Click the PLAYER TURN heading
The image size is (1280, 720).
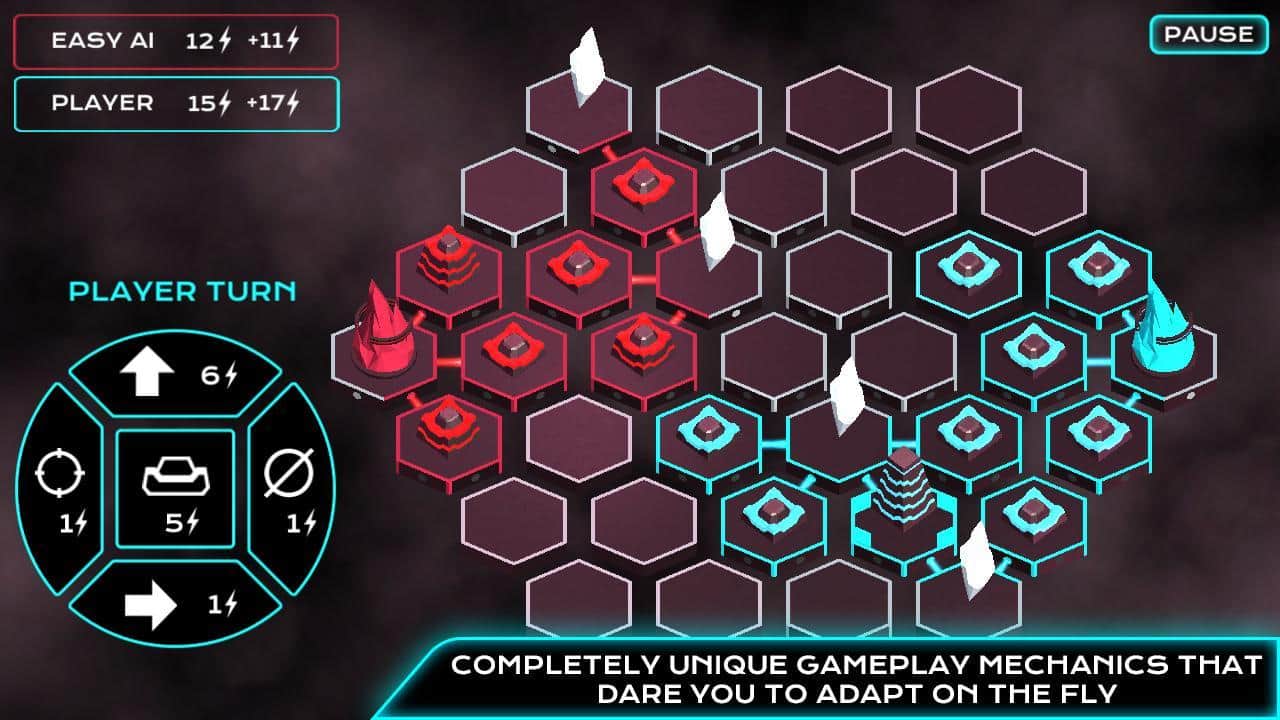tap(180, 292)
